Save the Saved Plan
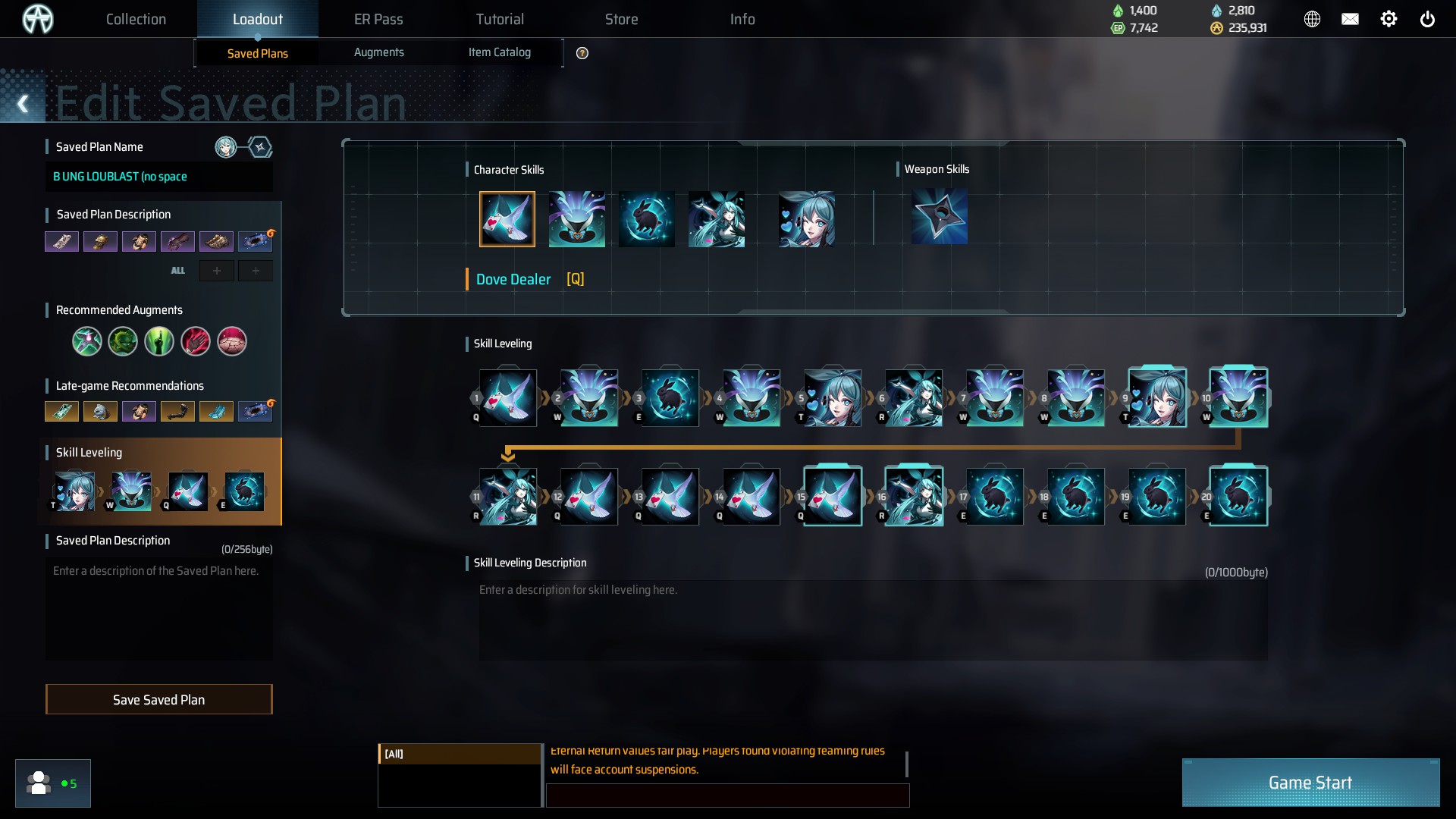1456x819 pixels. 158,699
